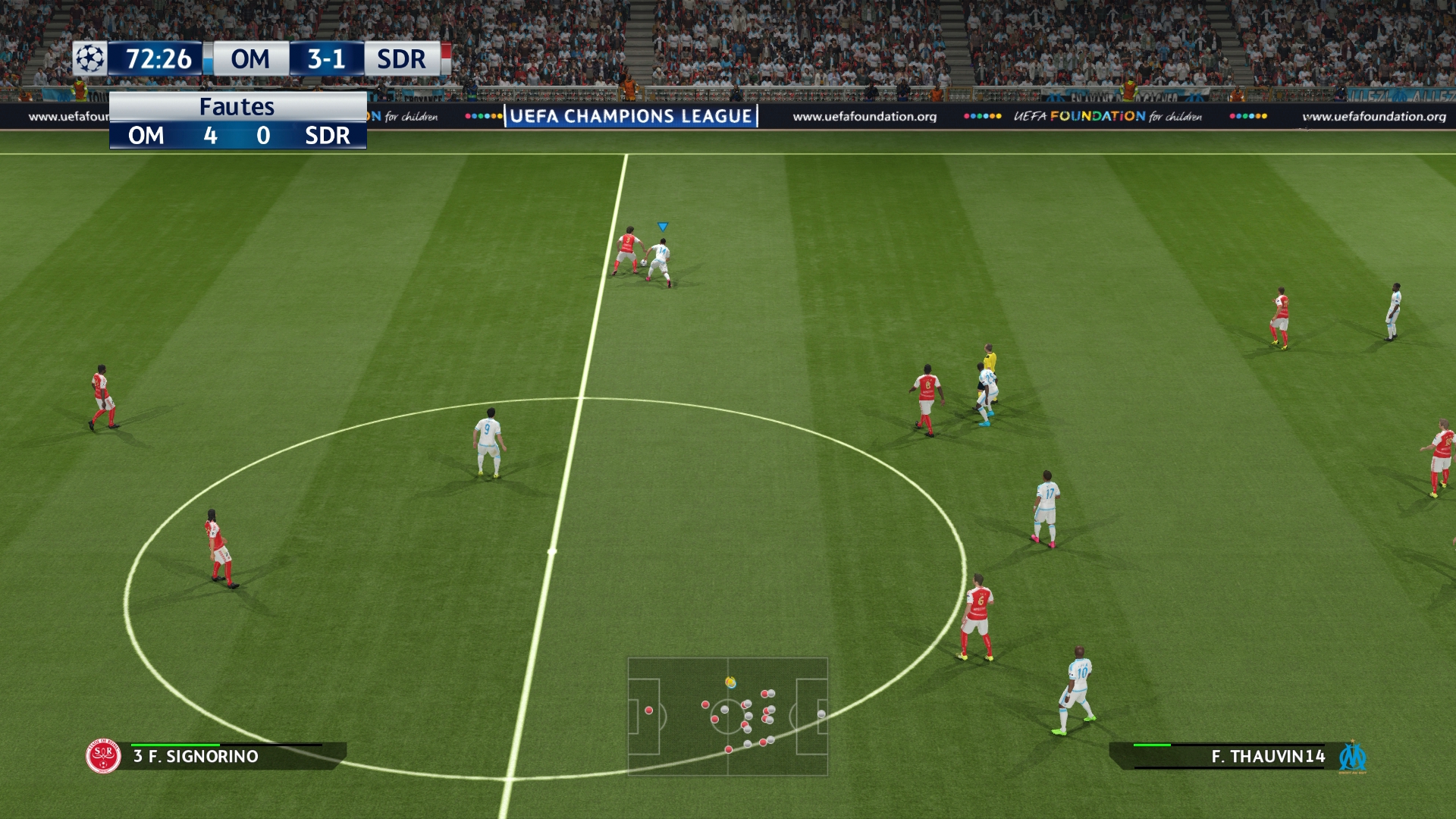
Task: Click the UEFA CHAMPIONS LEAGUE banner text
Action: pos(629,118)
